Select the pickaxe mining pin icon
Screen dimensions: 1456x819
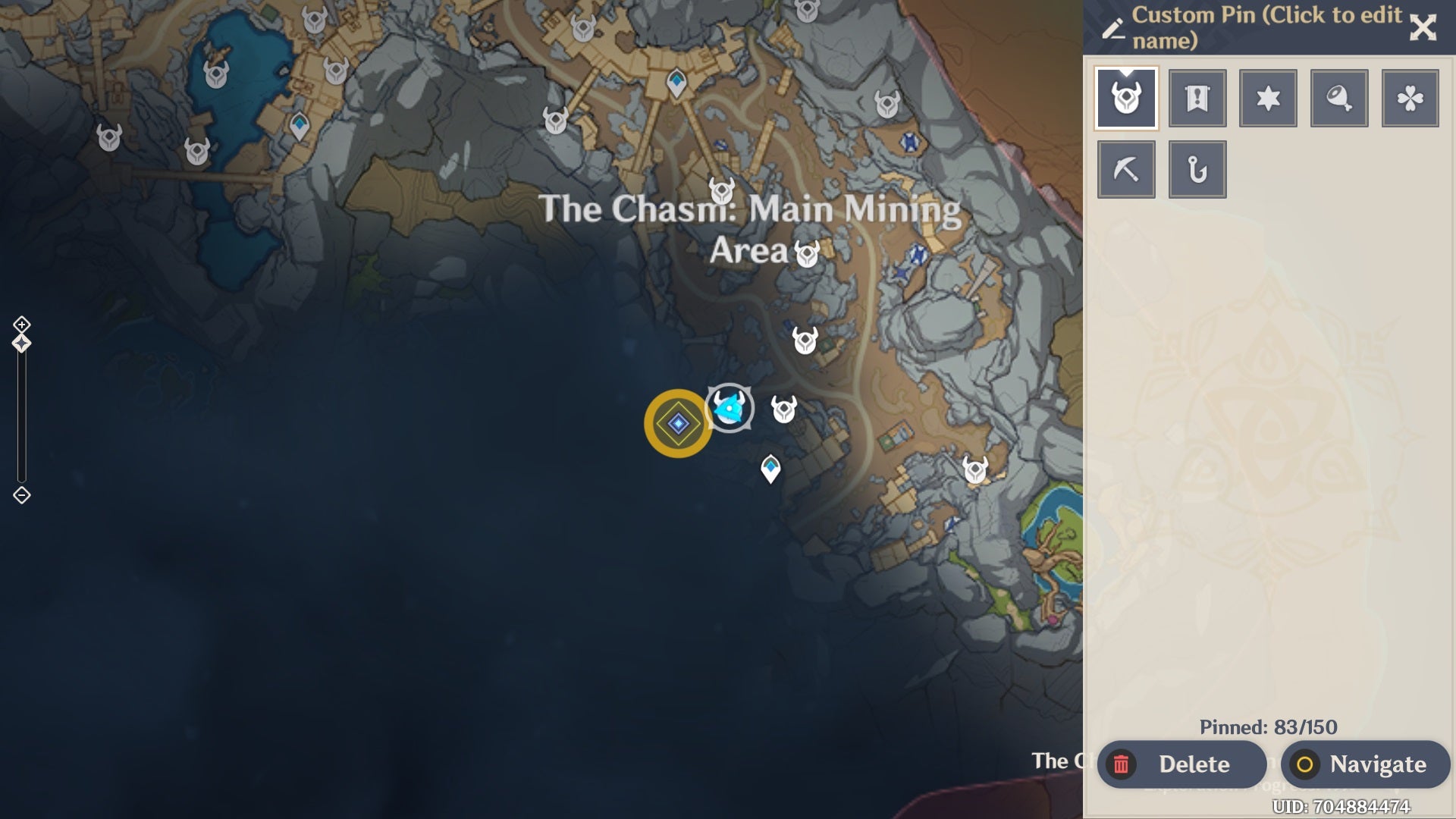[1127, 168]
